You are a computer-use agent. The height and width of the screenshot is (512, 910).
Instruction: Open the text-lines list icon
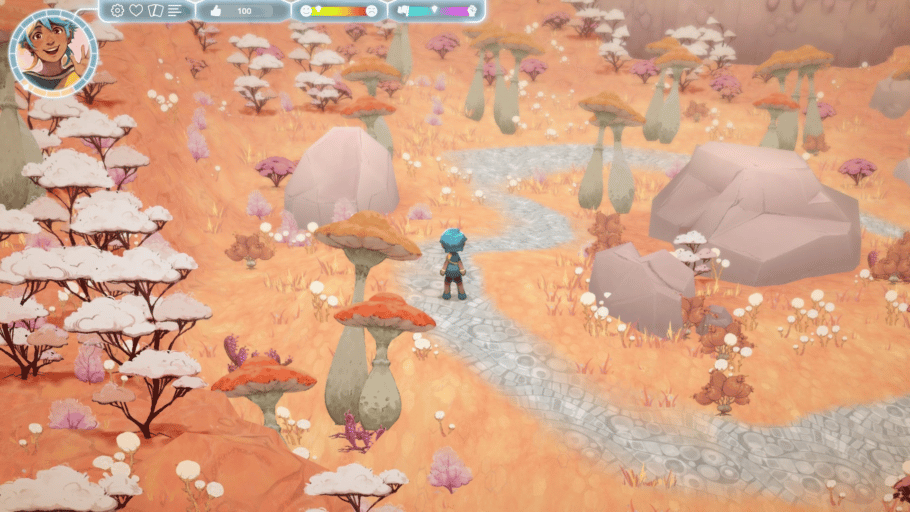175,11
